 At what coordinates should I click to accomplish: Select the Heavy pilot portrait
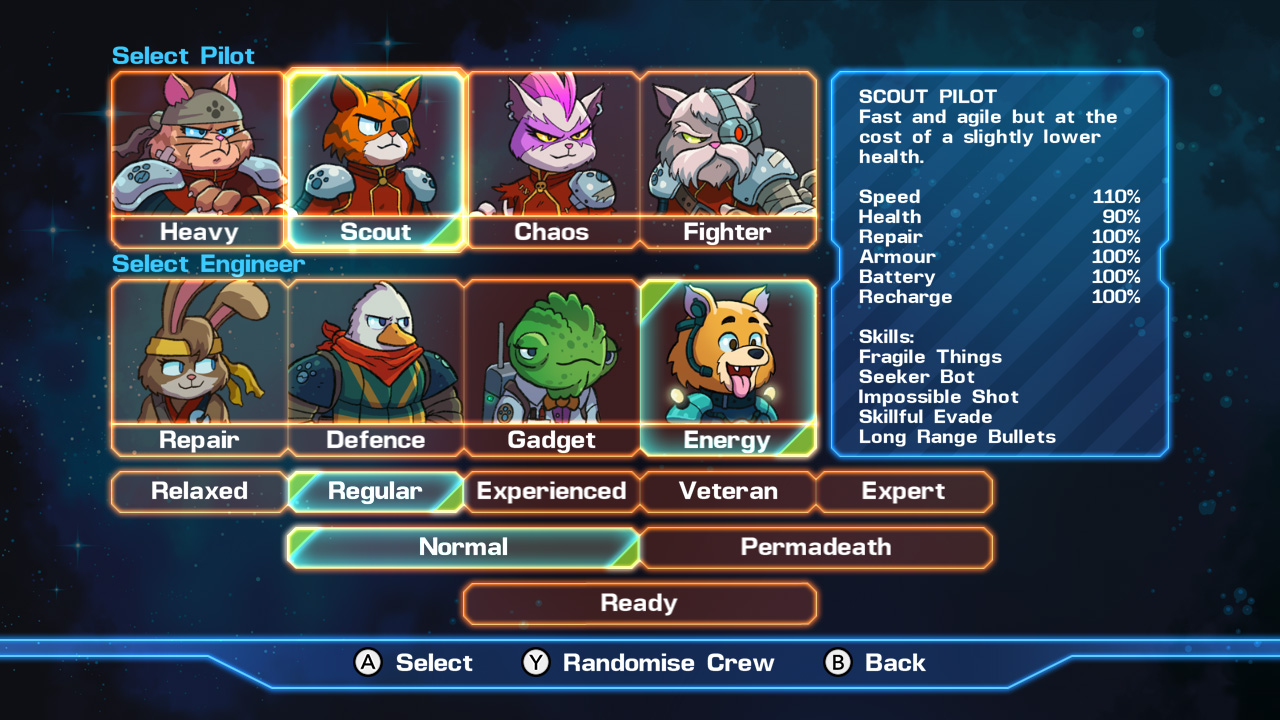tap(198, 150)
